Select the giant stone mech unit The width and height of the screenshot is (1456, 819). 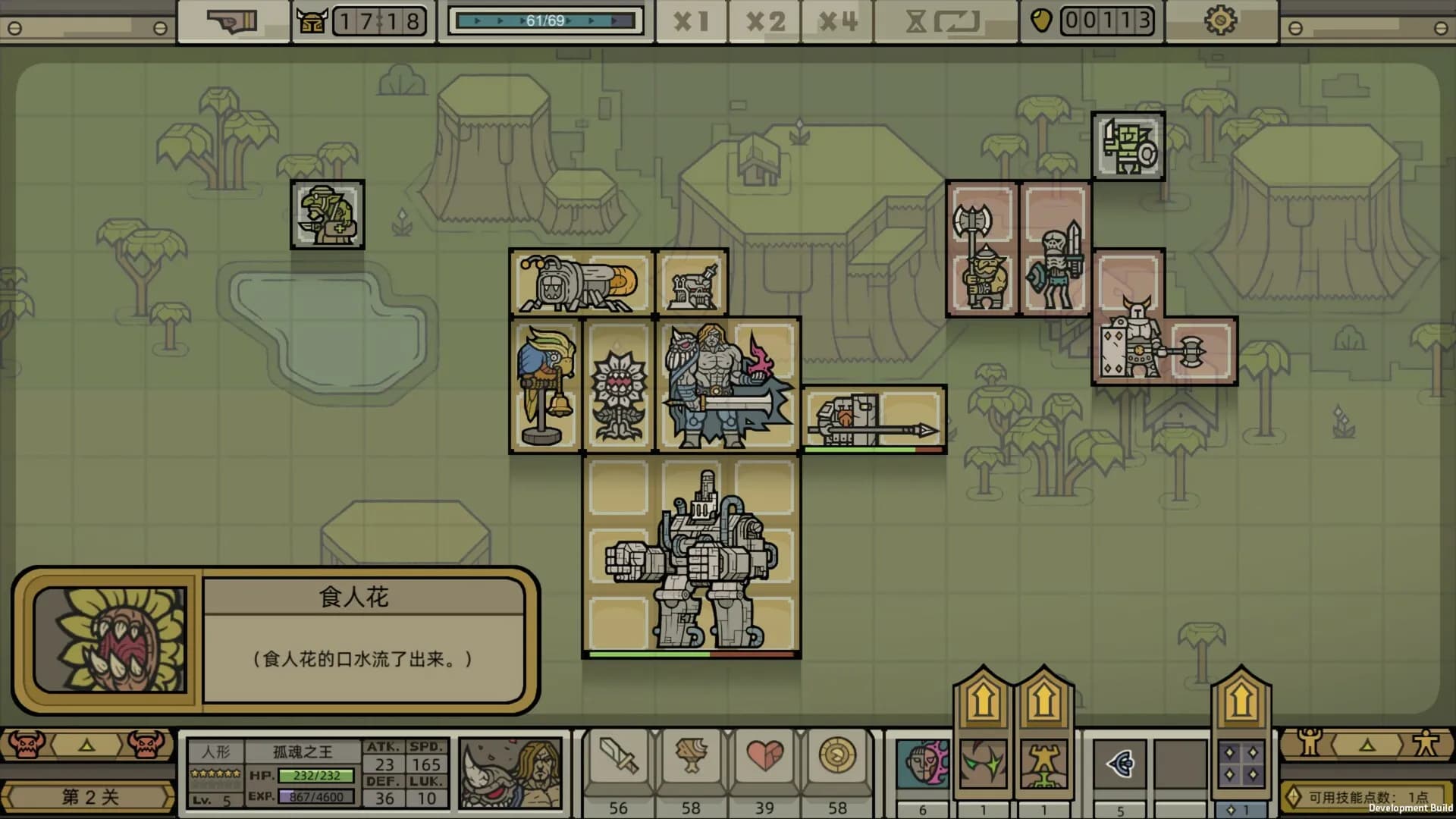point(691,557)
